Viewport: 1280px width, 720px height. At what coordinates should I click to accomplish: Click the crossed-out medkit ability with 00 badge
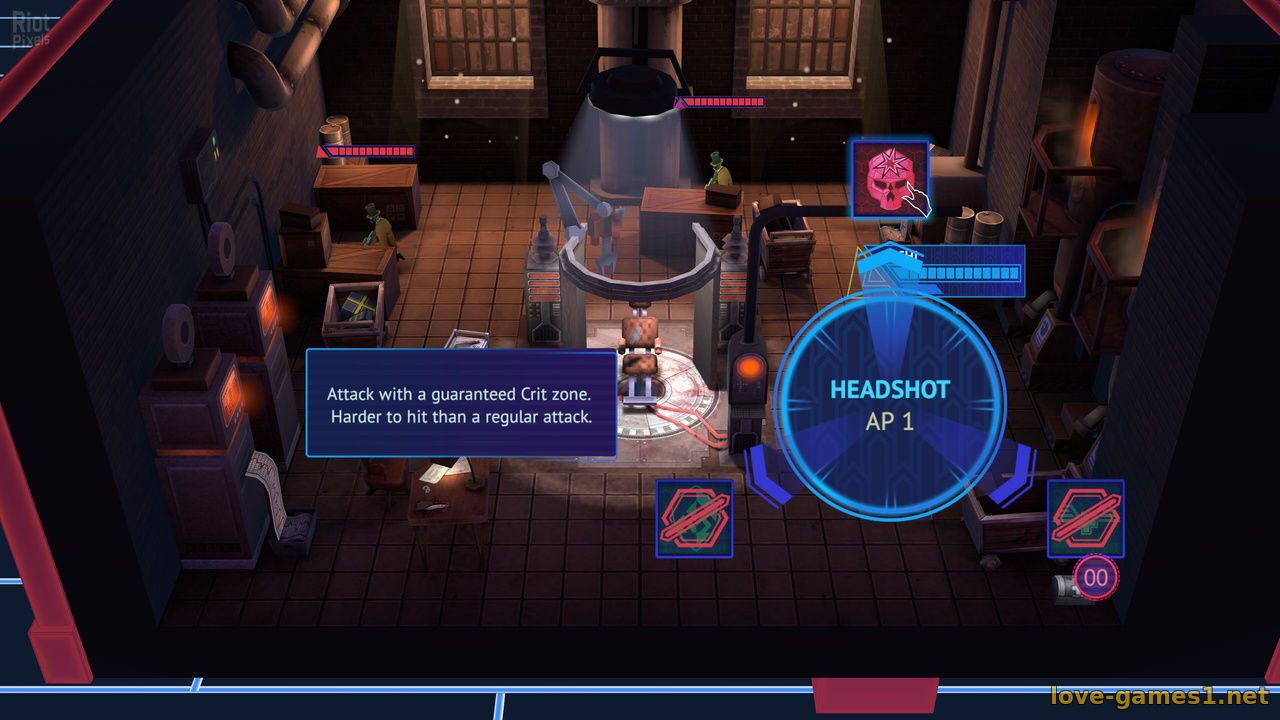[1085, 518]
